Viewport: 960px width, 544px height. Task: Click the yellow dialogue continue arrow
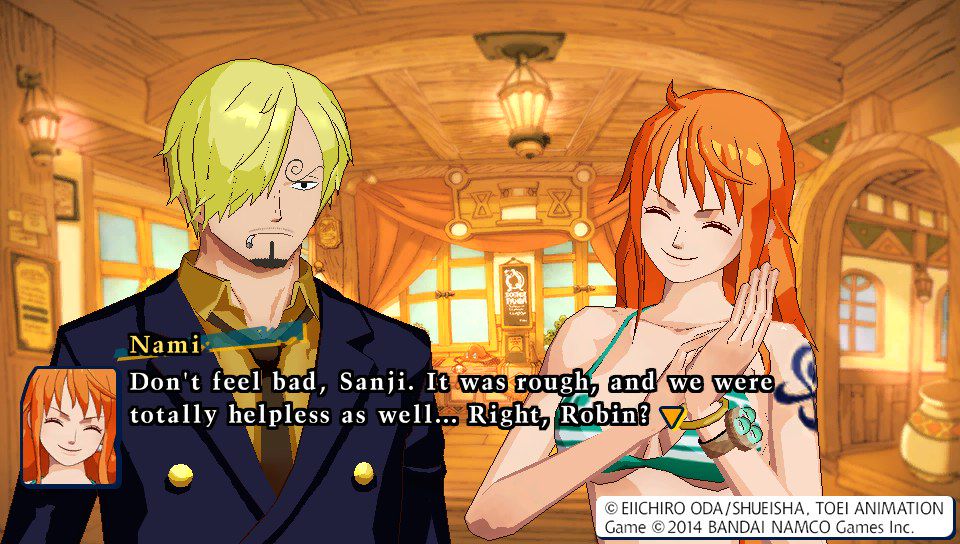[x=672, y=416]
